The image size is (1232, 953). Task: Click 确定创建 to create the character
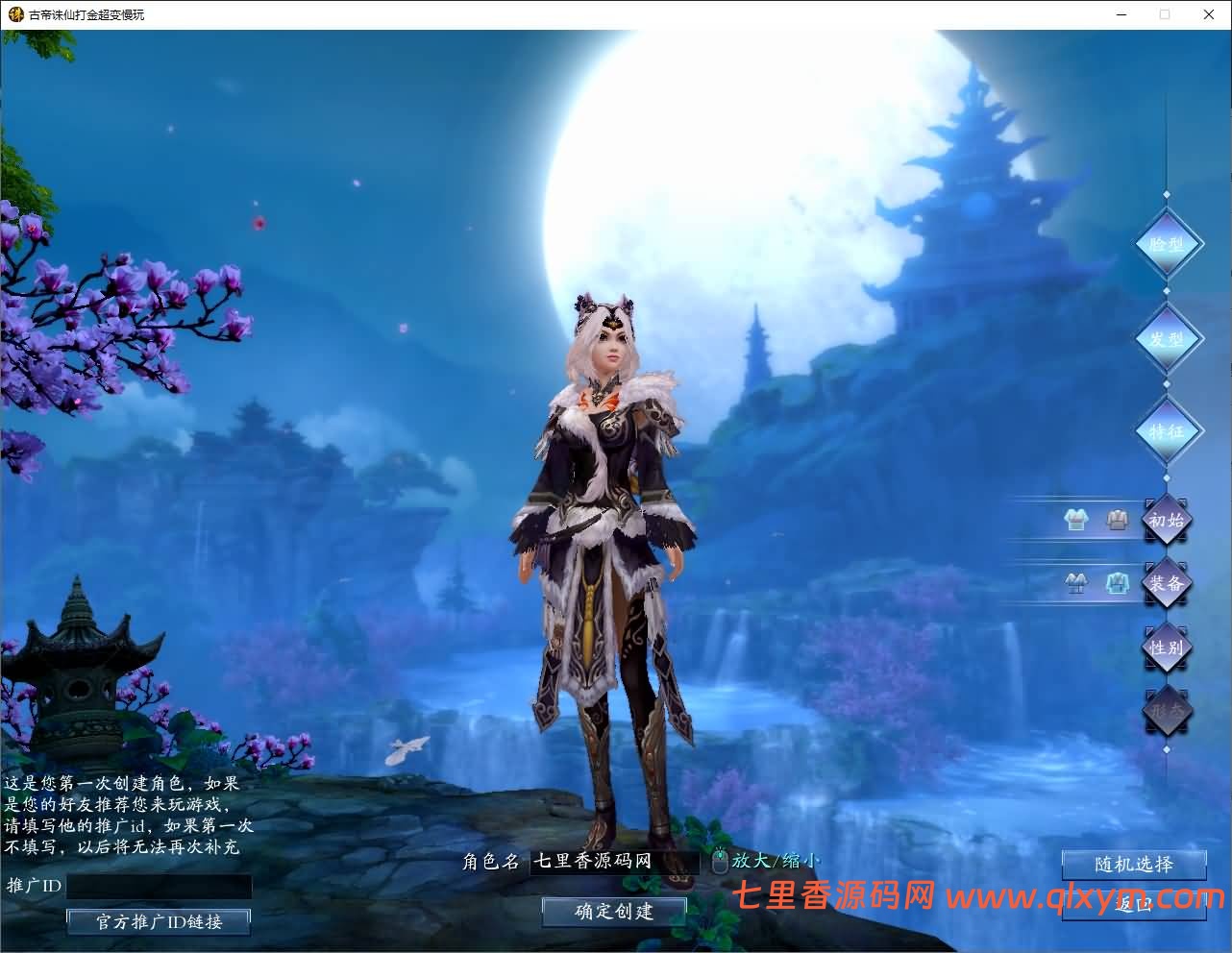coord(614,911)
